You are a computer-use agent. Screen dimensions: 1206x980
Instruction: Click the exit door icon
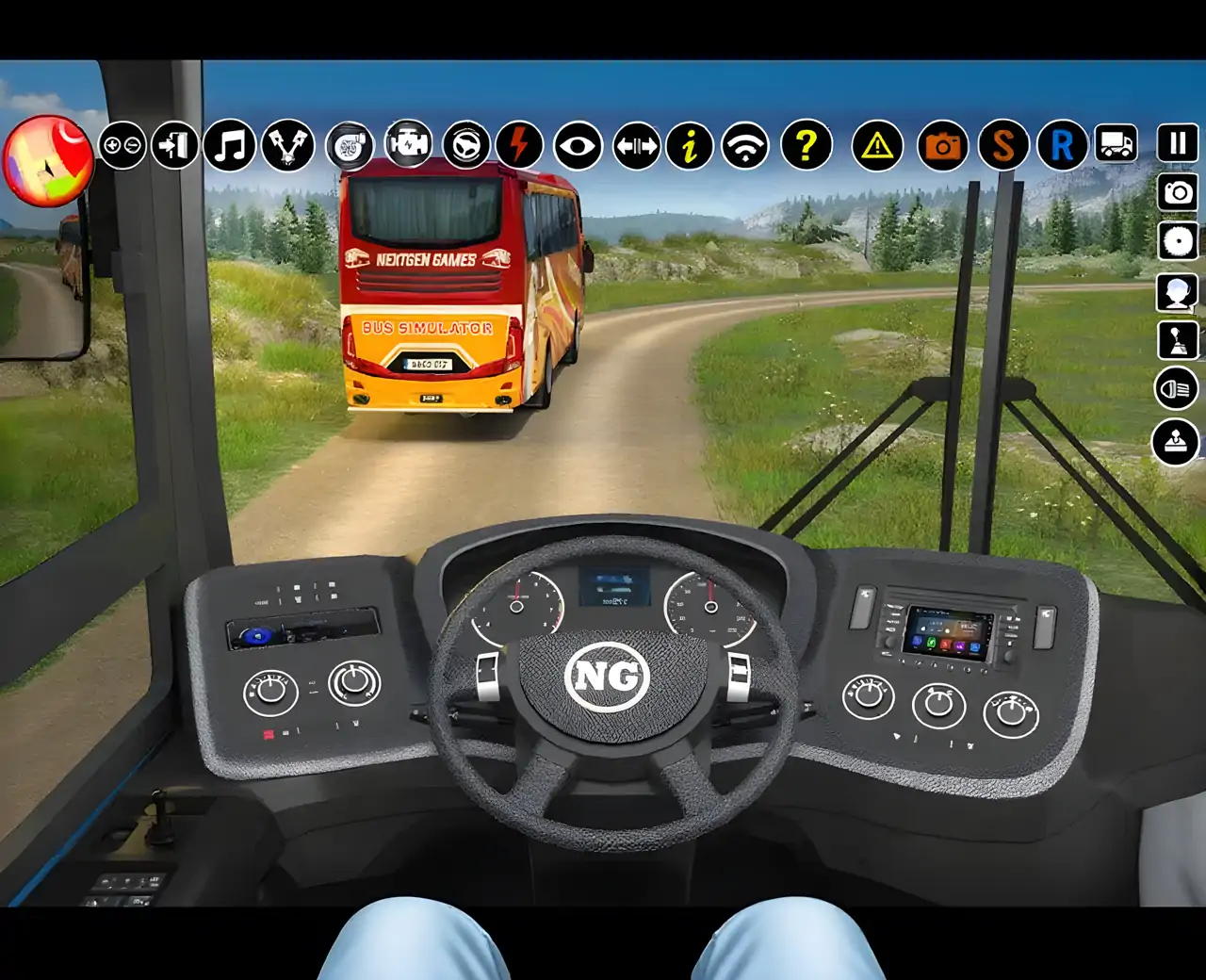pos(173,146)
